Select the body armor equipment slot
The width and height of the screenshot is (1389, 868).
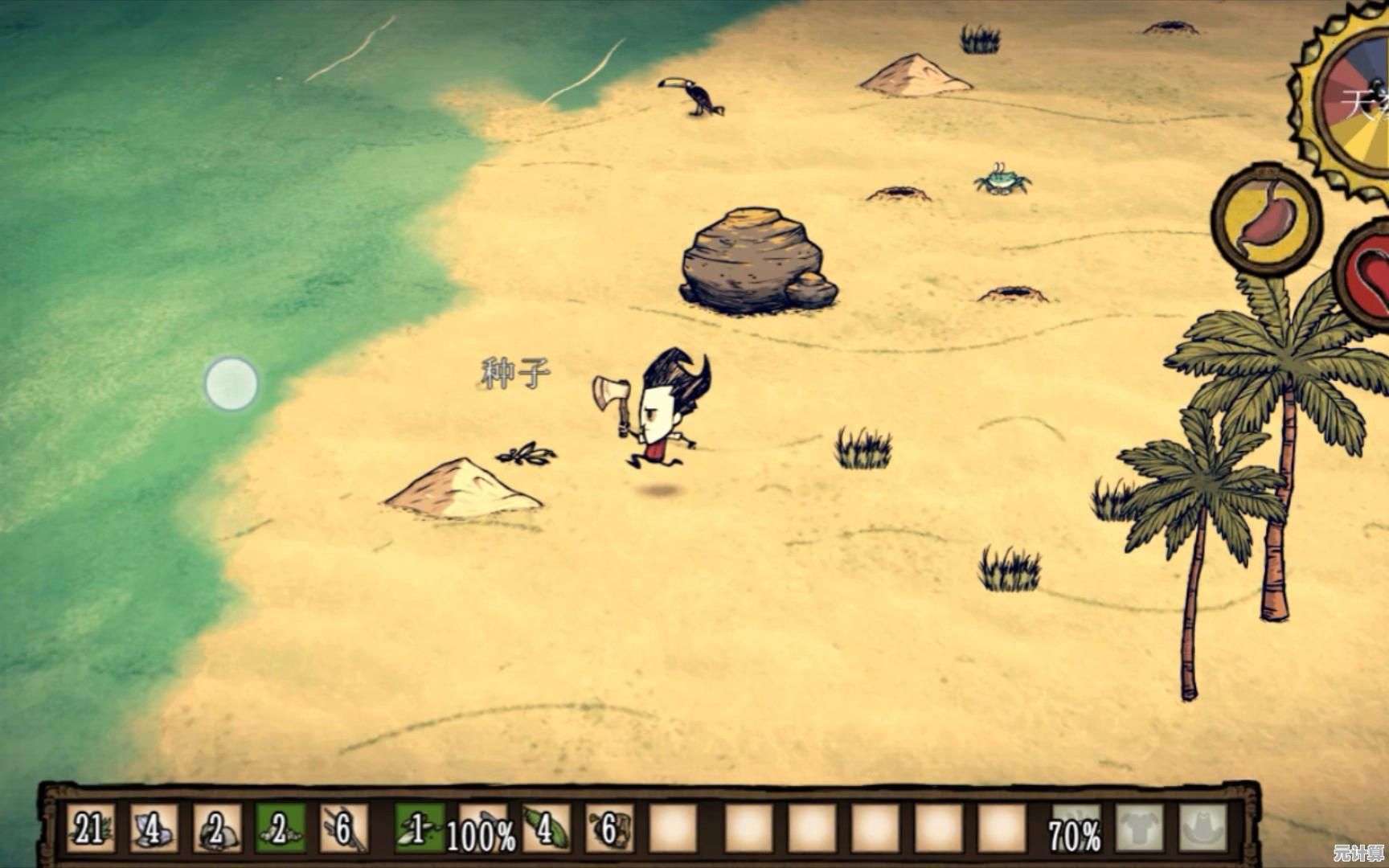coord(1139,828)
